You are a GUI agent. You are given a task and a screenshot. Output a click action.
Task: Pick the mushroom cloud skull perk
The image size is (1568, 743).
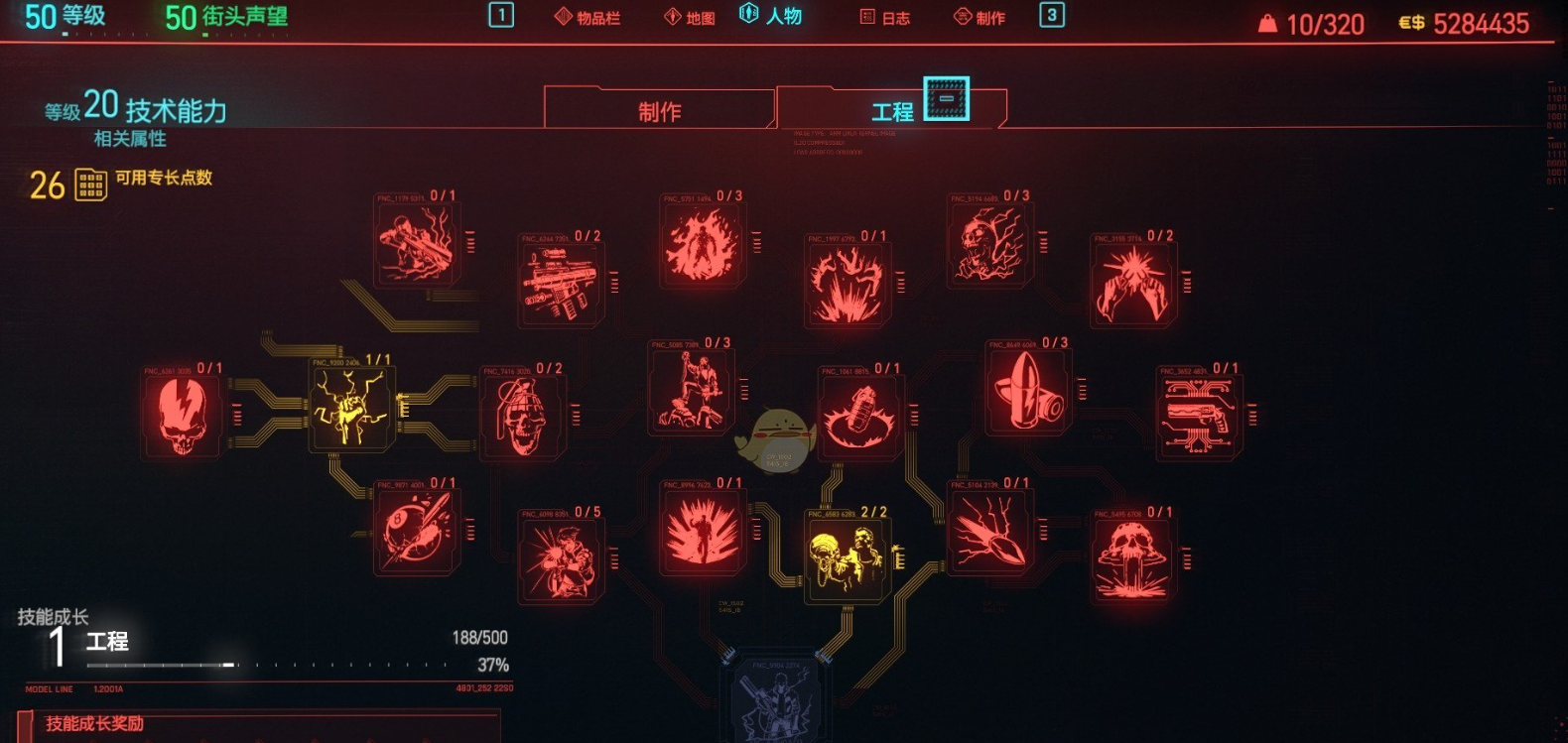1132,558
